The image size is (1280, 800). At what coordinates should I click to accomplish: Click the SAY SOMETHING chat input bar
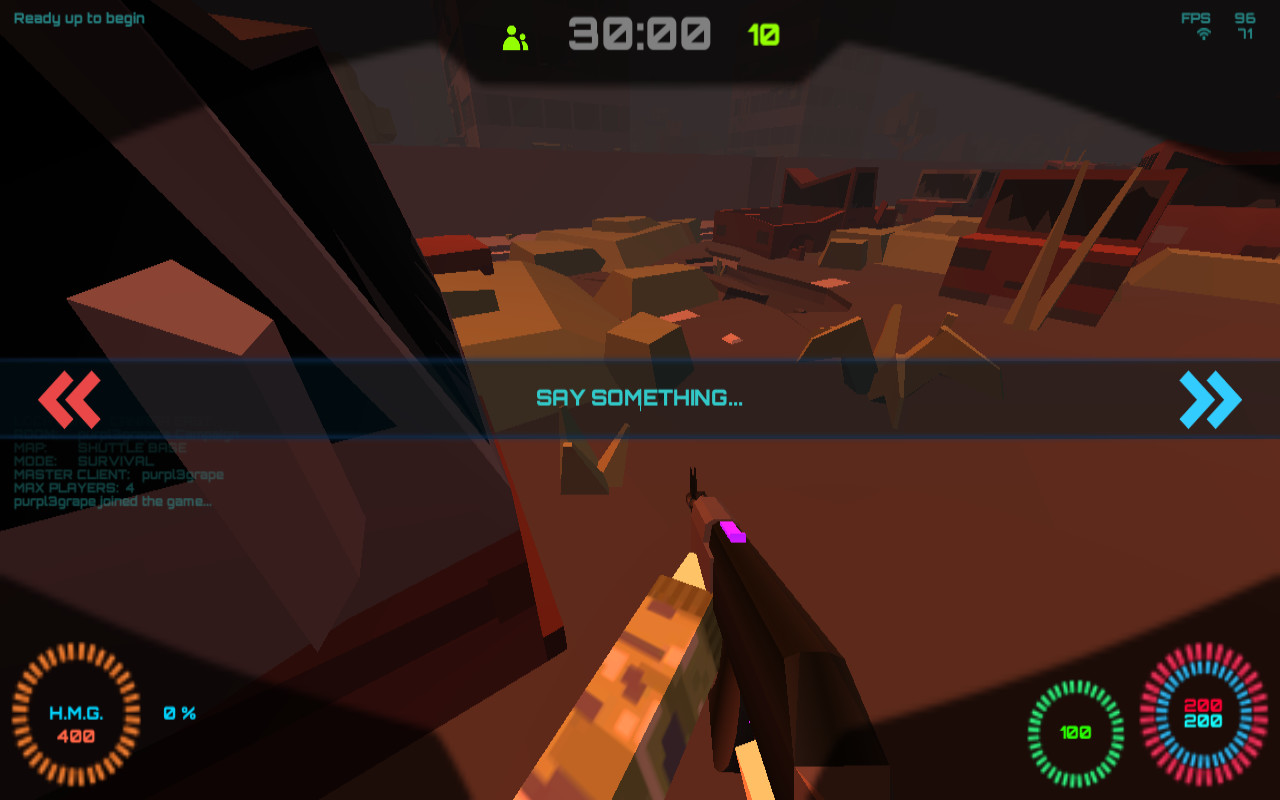640,397
